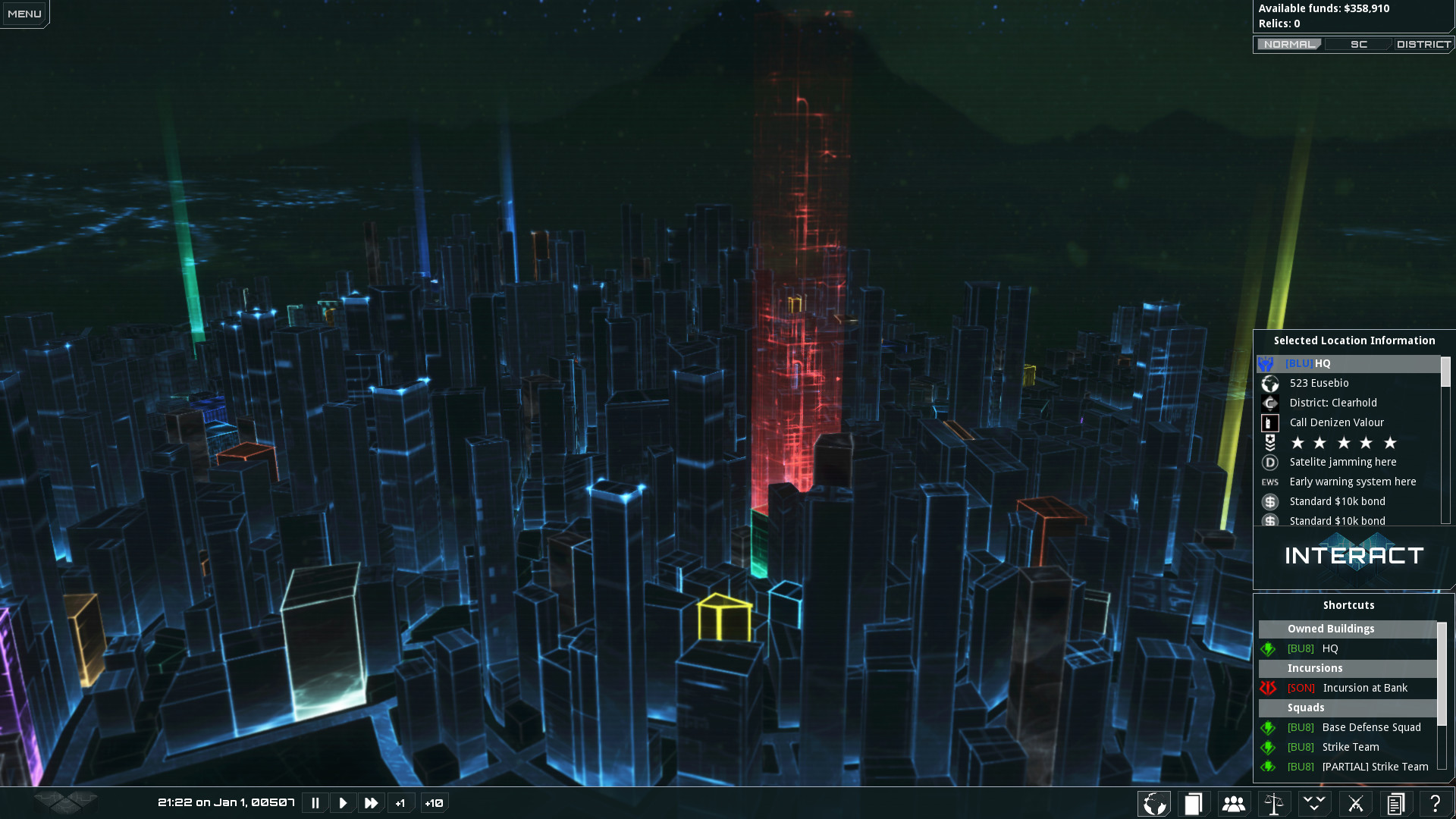The image size is (1456, 819).
Task: Open the squads panel with the people icon
Action: [x=1234, y=802]
